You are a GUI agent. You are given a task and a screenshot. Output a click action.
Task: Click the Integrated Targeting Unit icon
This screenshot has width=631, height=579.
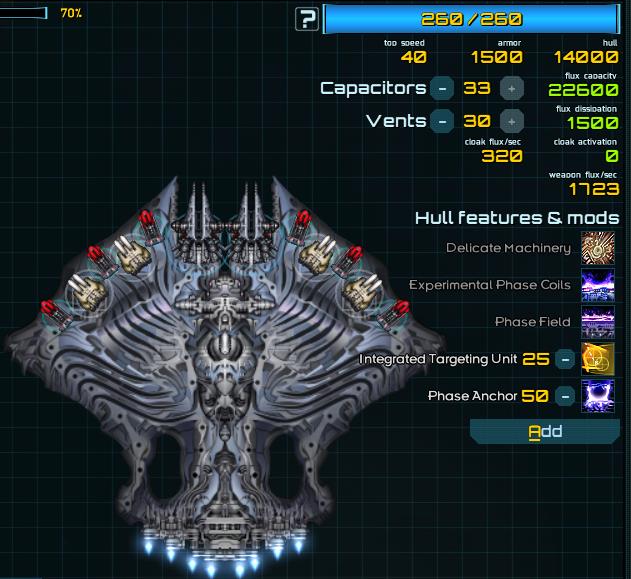[x=598, y=358]
